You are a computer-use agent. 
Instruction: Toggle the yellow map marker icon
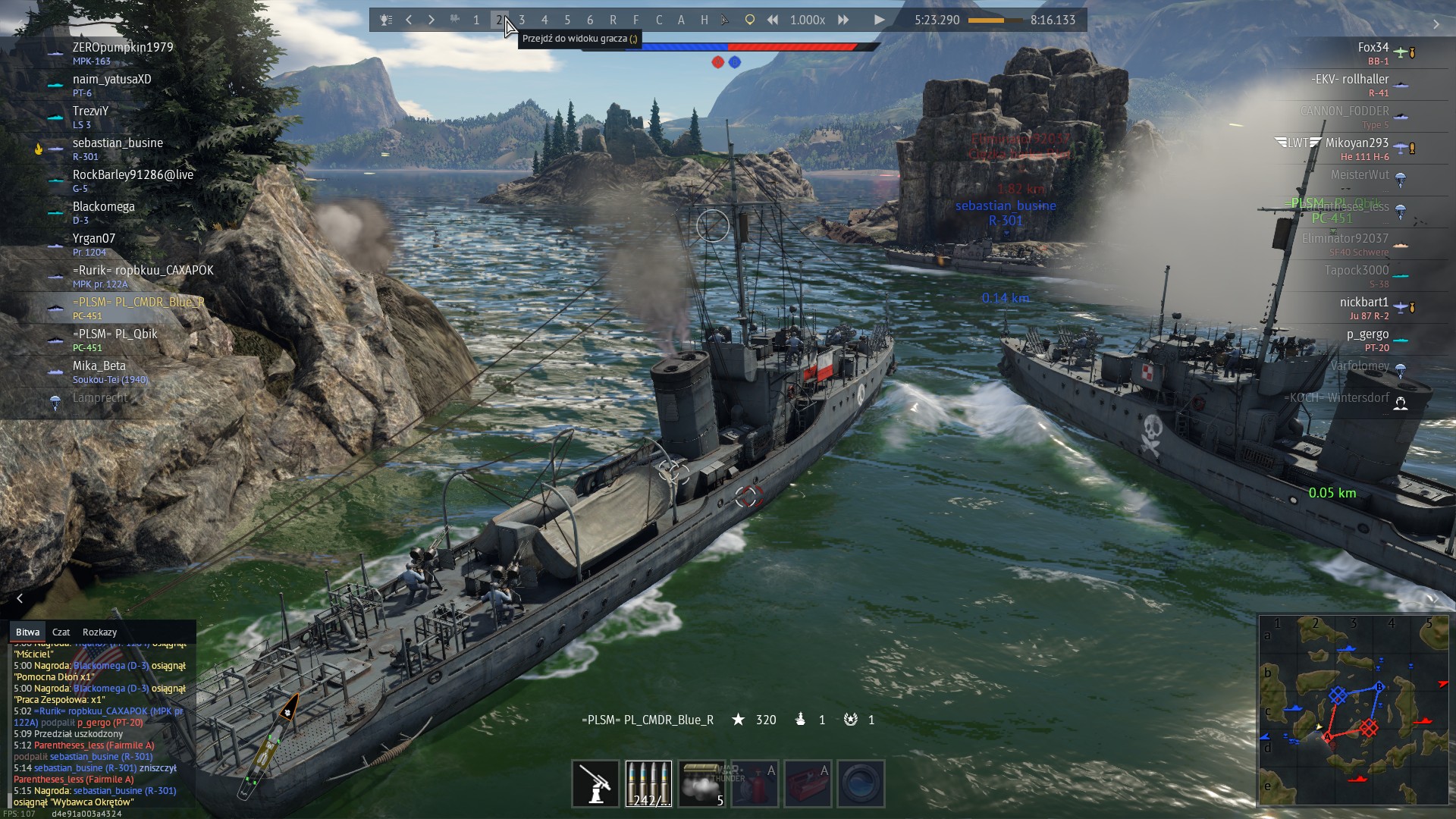tap(749, 20)
